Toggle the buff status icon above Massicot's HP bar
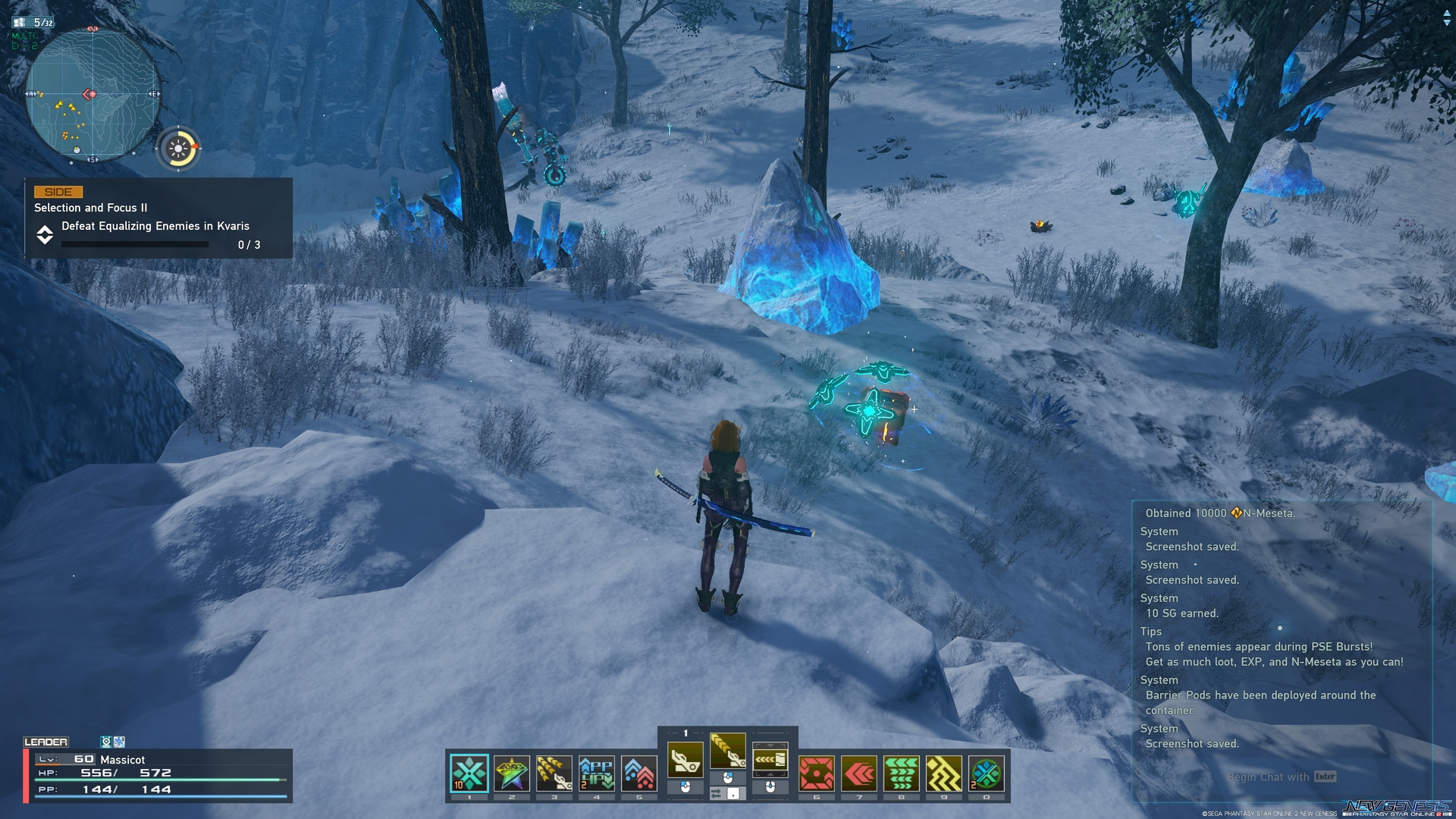1456x819 pixels. [106, 742]
